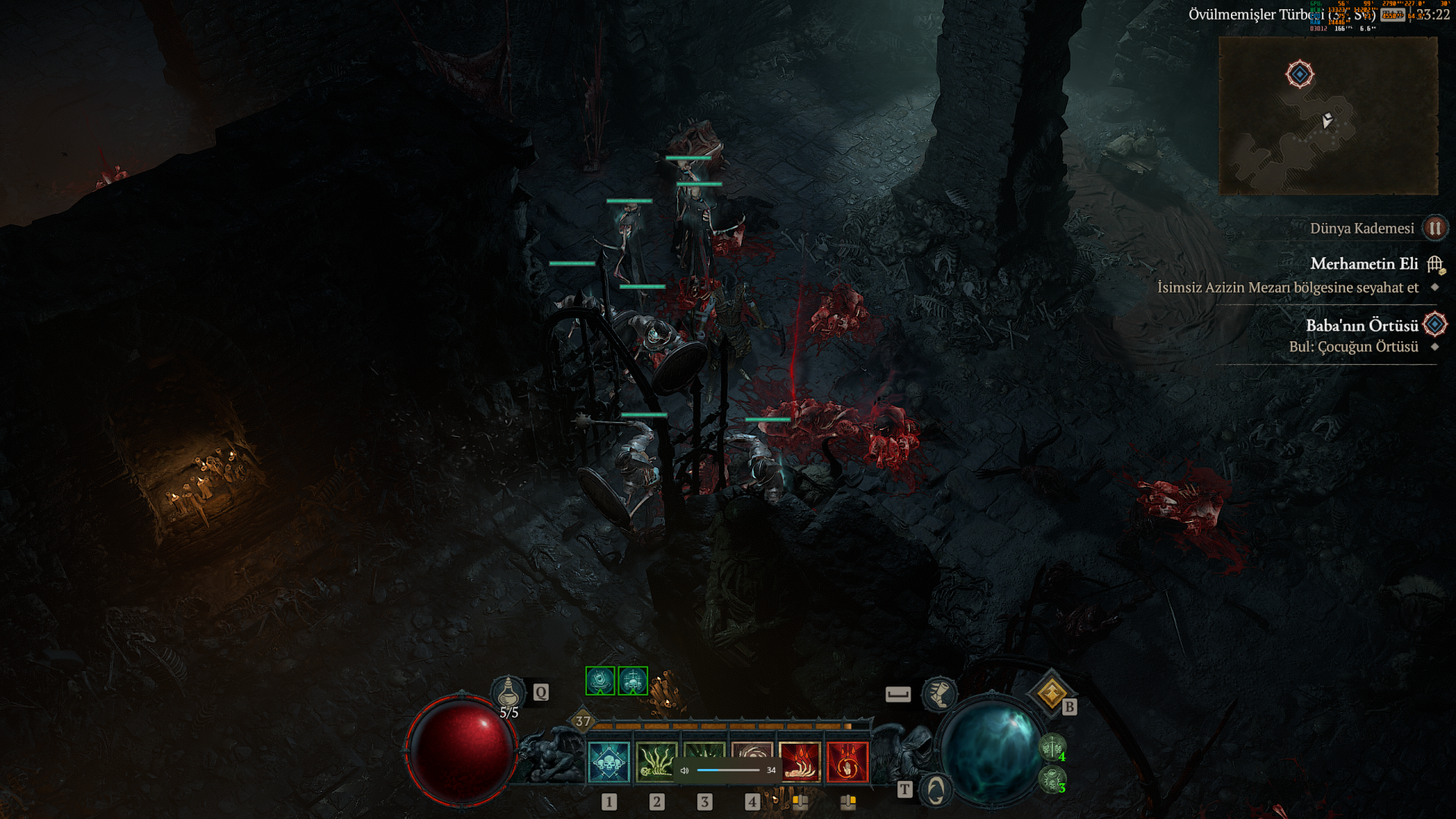Adjust the volume overlay slider
1456x819 pixels.
(728, 770)
